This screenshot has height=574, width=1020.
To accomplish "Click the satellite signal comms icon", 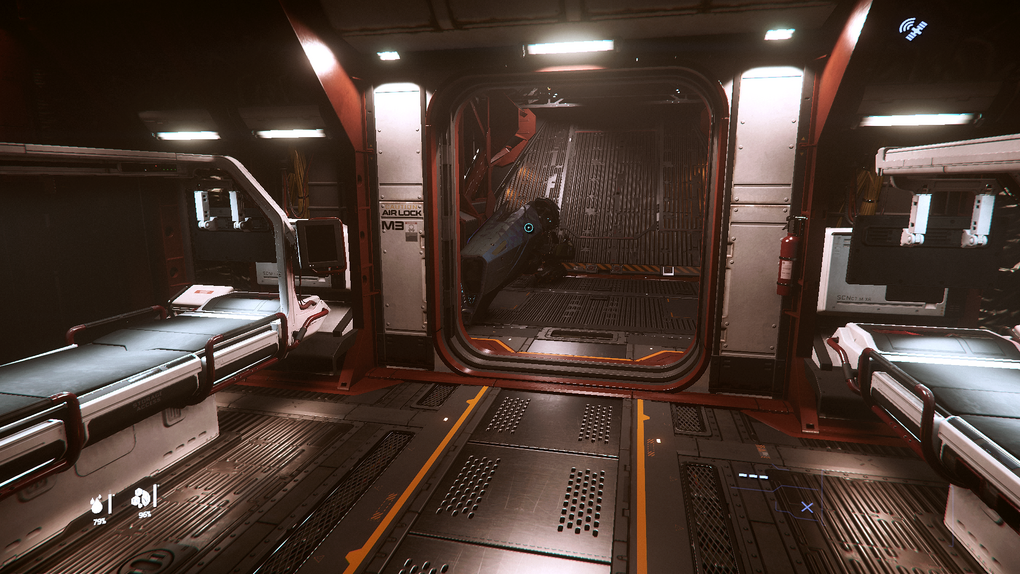I will [911, 29].
